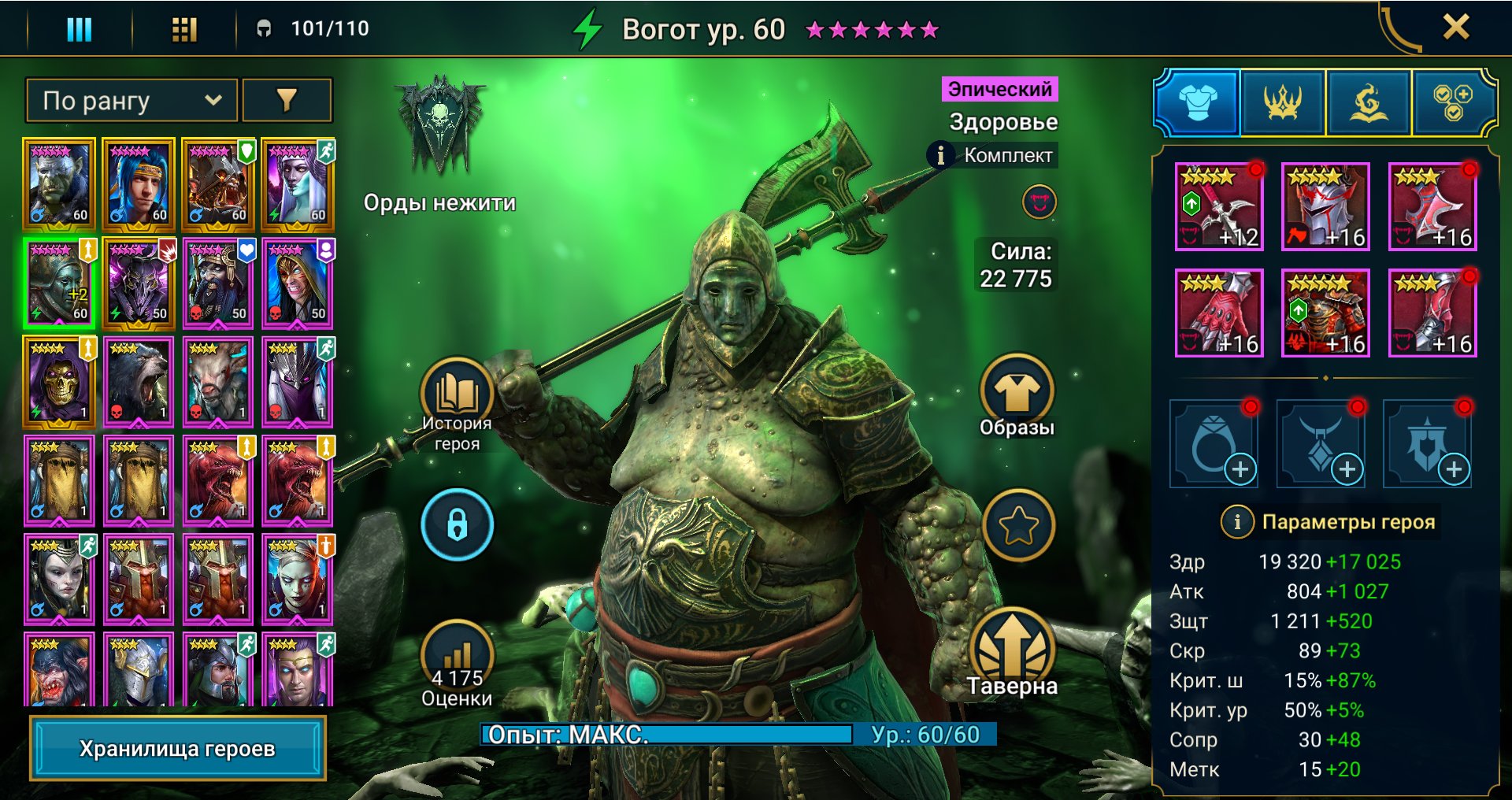Open 'Параметры героя' info details

tap(1236, 521)
